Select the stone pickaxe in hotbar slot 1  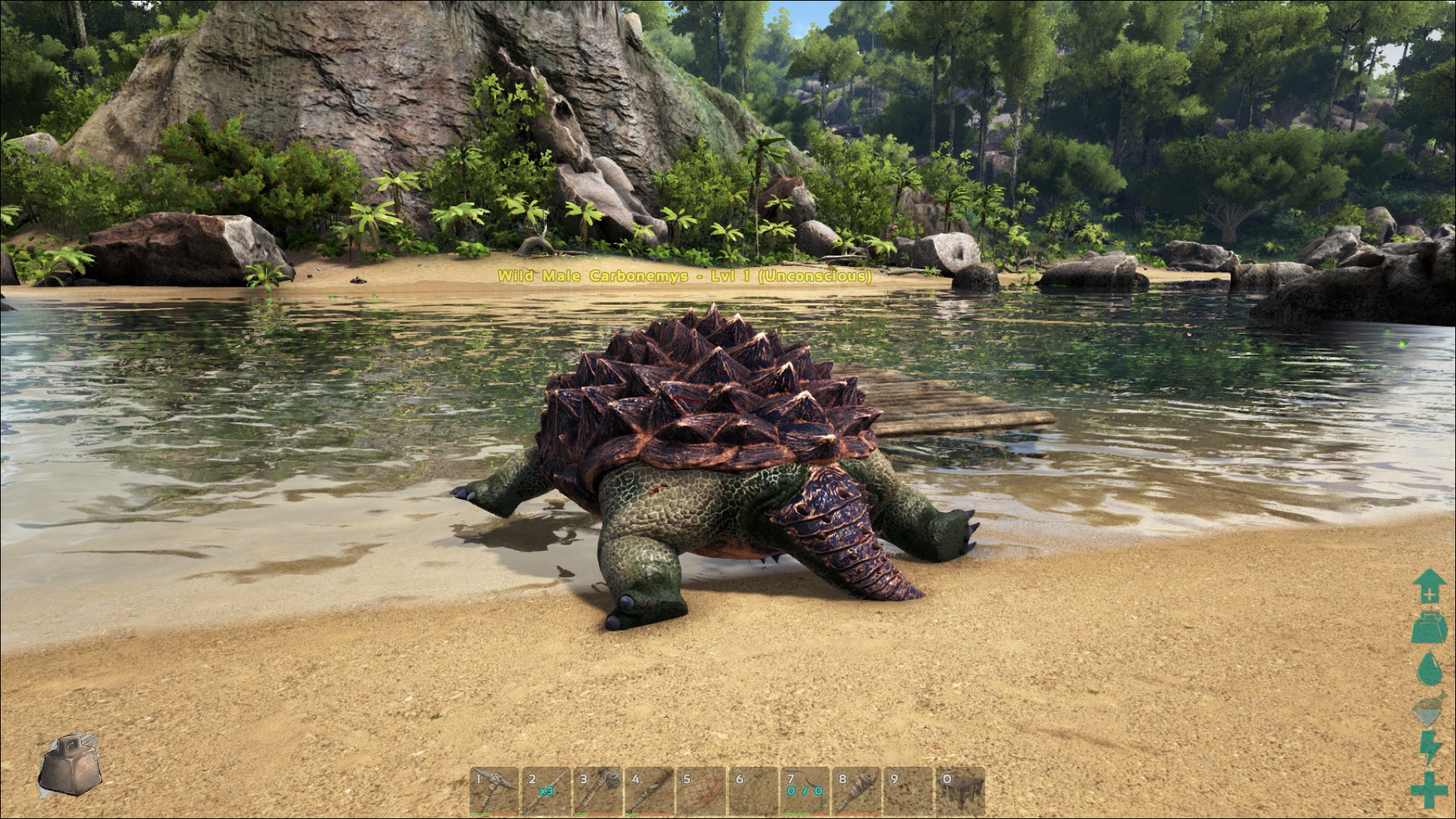(494, 792)
